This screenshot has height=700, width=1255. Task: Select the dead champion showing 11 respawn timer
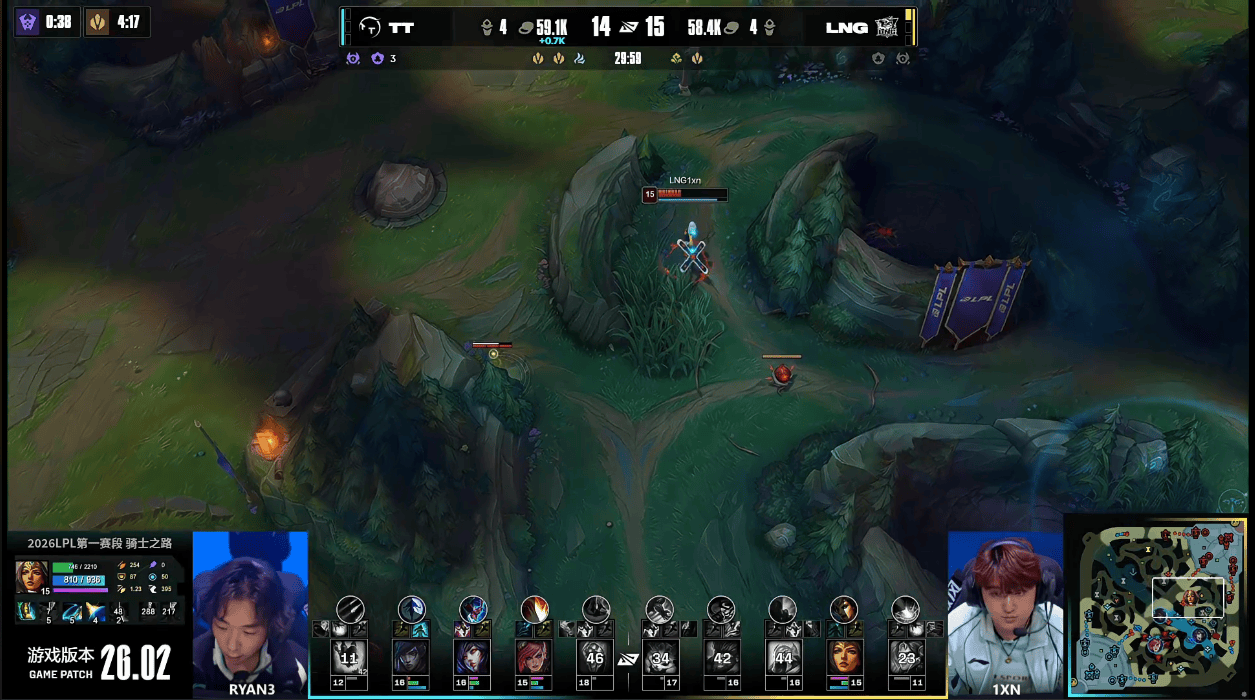tap(348, 657)
